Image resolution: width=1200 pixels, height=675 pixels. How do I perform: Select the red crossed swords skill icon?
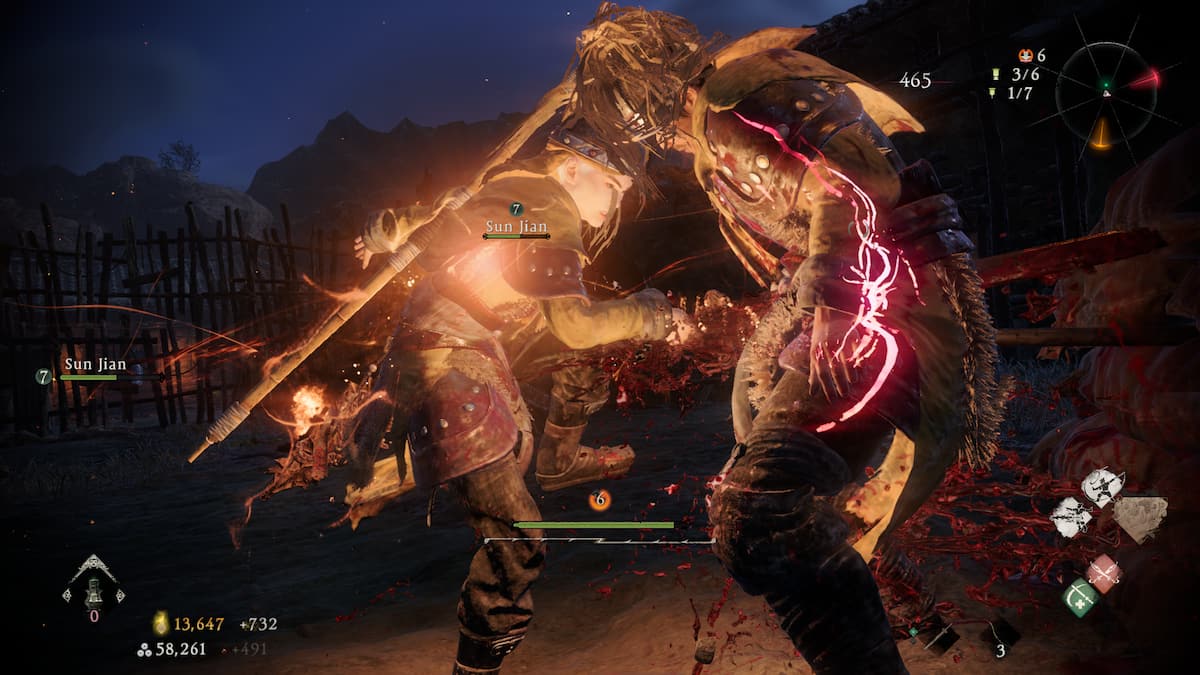pos(1104,573)
